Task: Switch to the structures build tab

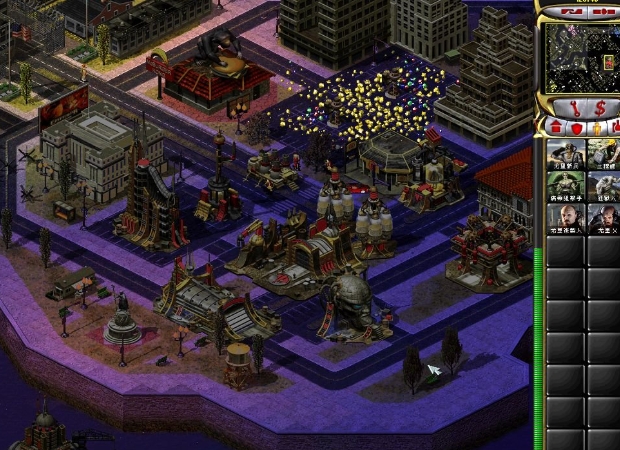Action: (556, 127)
